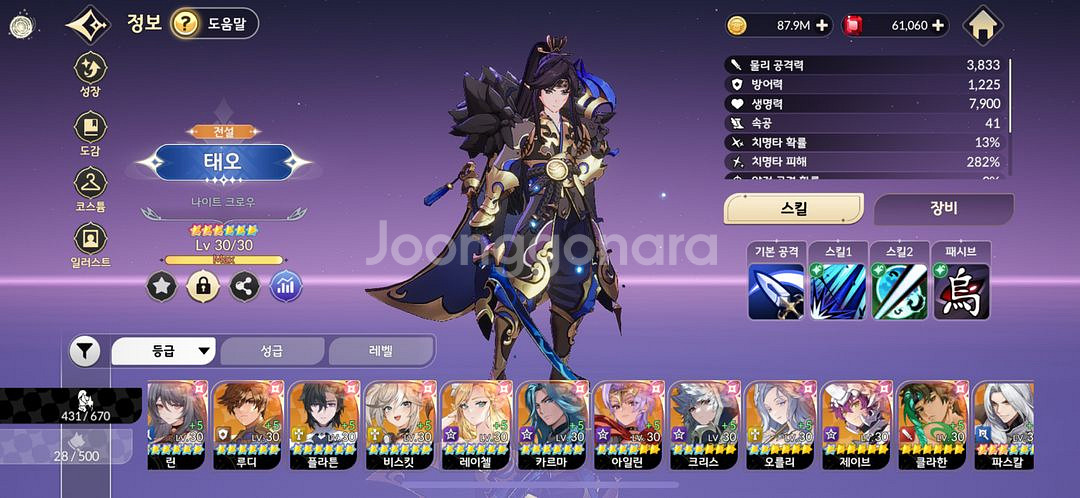
Task: Buy more red gems with the plus button
Action: [x=938, y=26]
